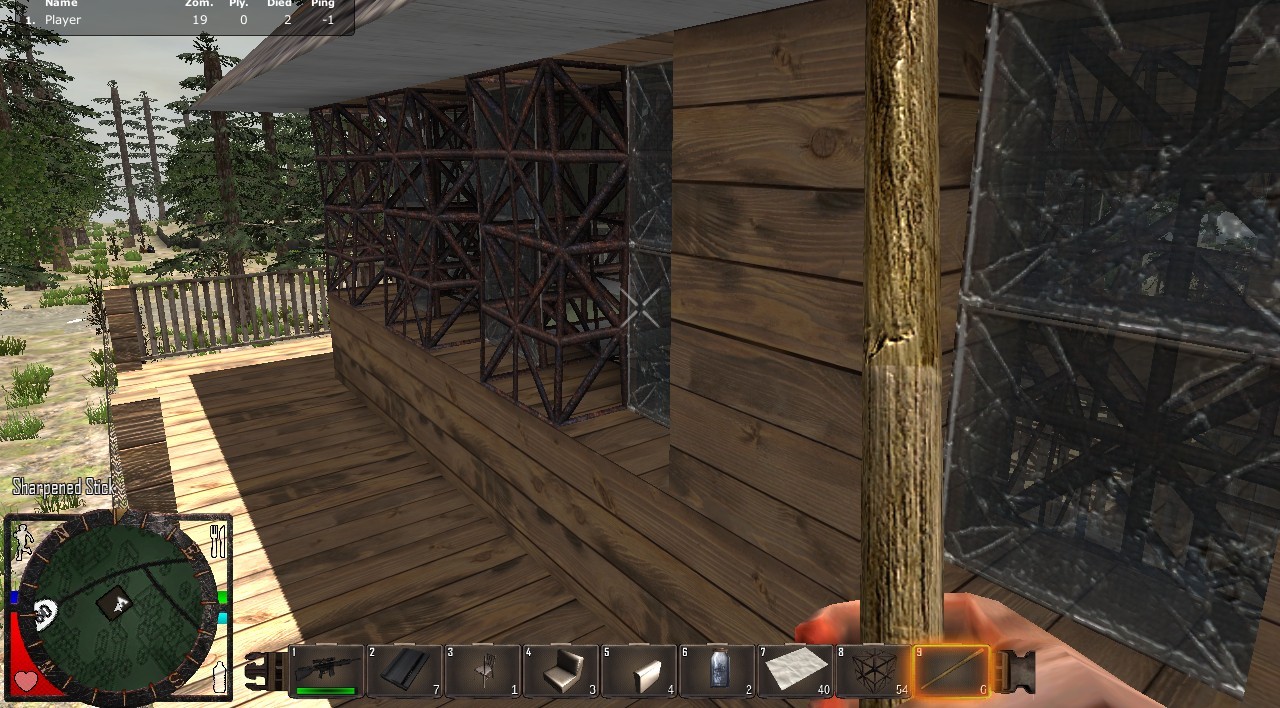
Task: Select the dark metal sheet hotbar slot
Action: [x=404, y=670]
